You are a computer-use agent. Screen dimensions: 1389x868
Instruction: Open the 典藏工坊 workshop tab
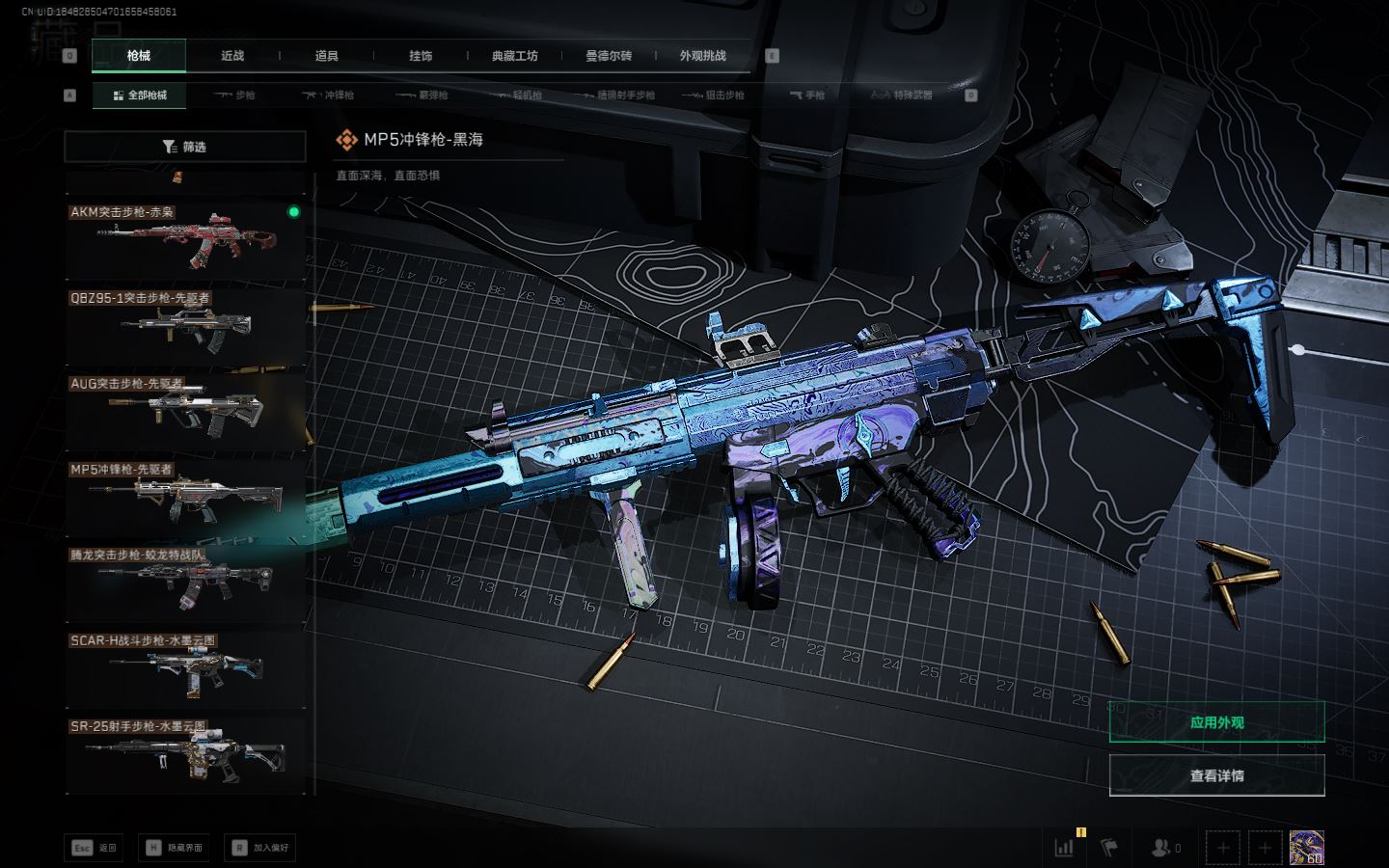point(514,56)
